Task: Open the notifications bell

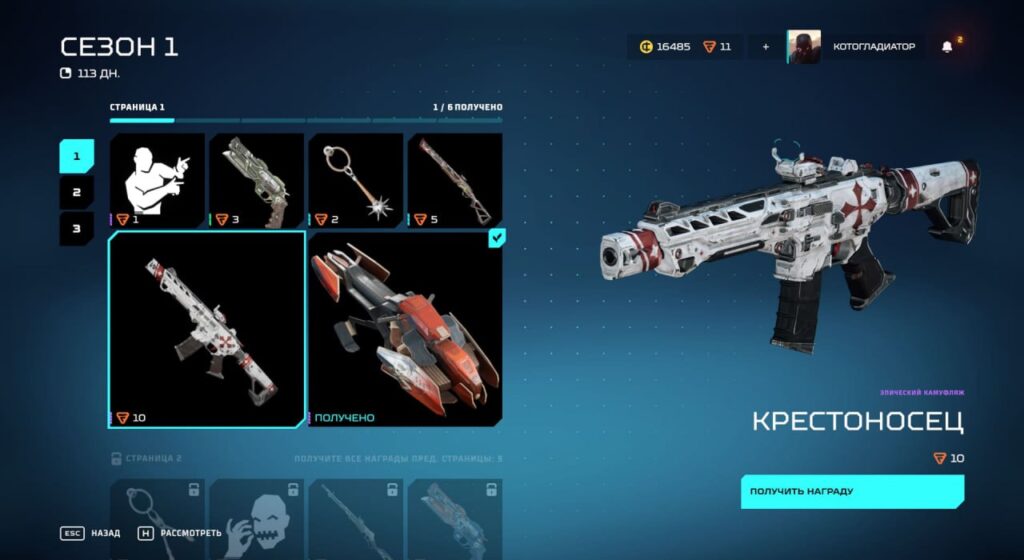Action: 947,47
